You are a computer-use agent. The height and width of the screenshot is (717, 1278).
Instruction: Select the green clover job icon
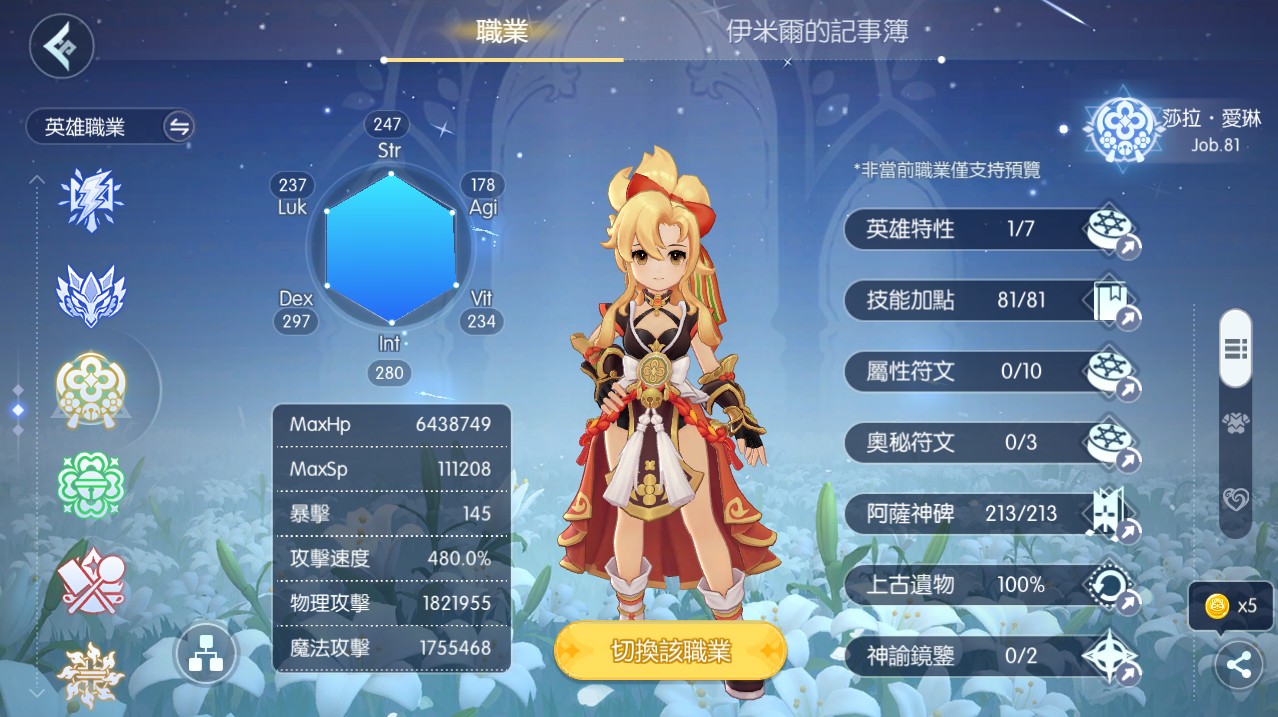tap(91, 483)
